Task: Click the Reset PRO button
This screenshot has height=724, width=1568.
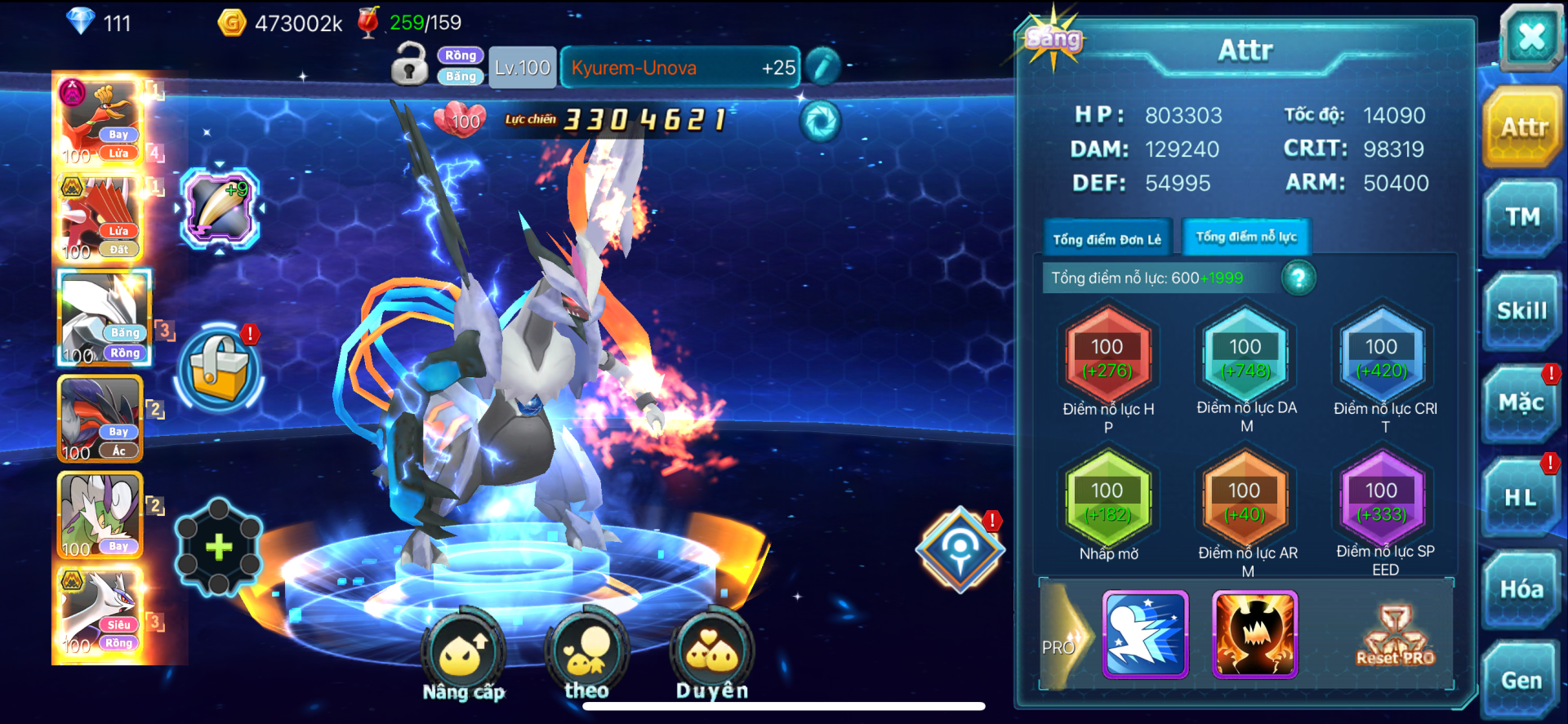Action: [x=1395, y=637]
